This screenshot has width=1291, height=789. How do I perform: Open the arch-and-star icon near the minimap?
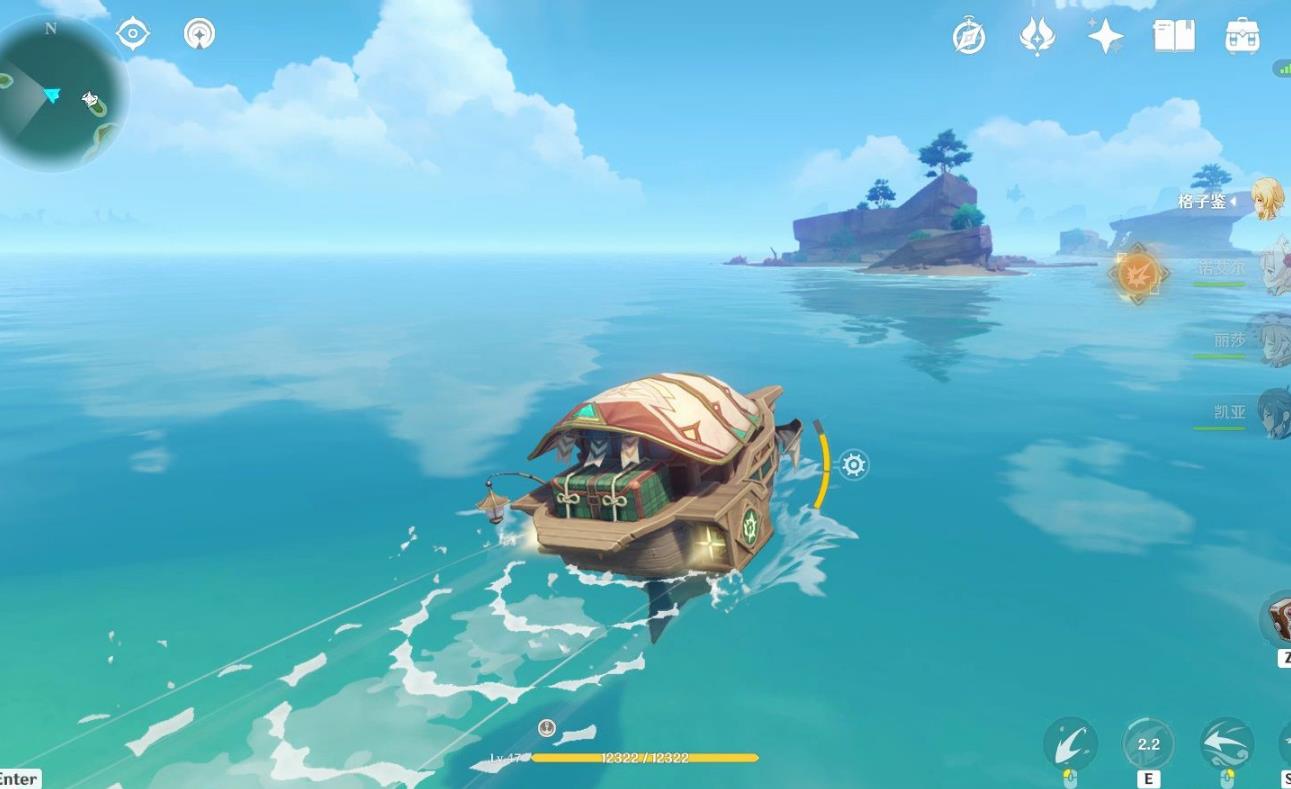(200, 34)
